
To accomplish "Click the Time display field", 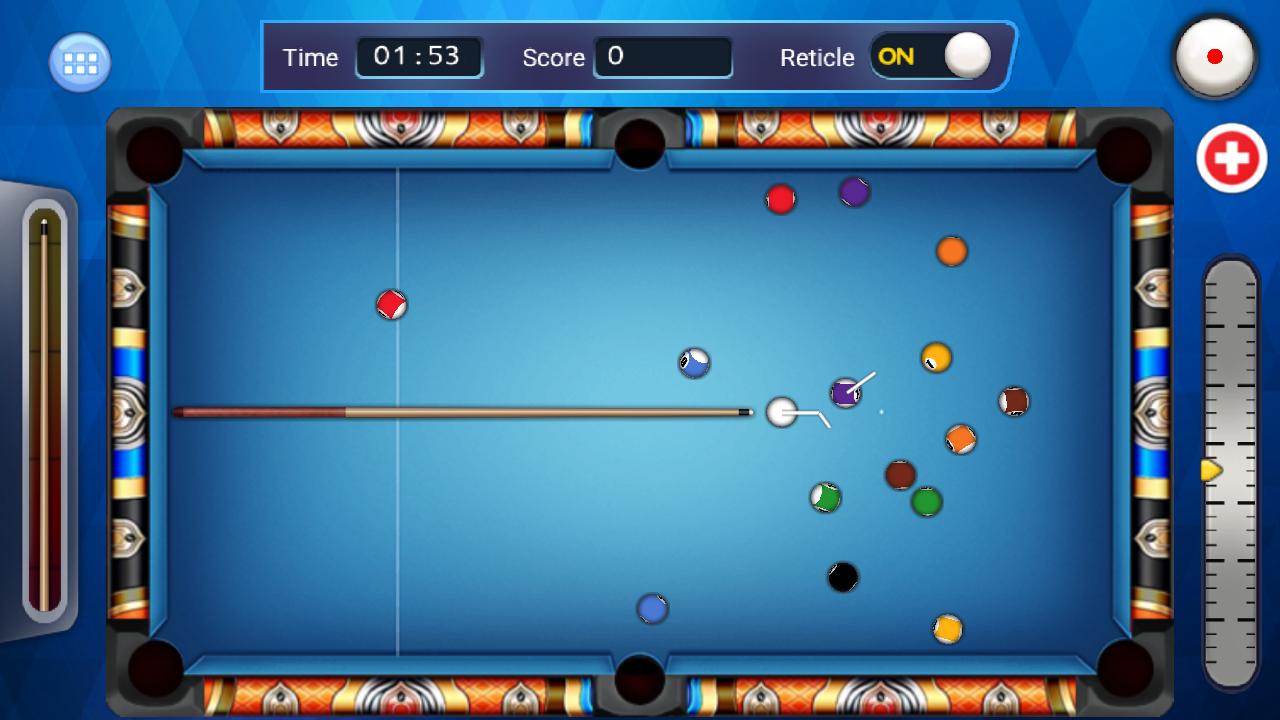I will pos(419,57).
